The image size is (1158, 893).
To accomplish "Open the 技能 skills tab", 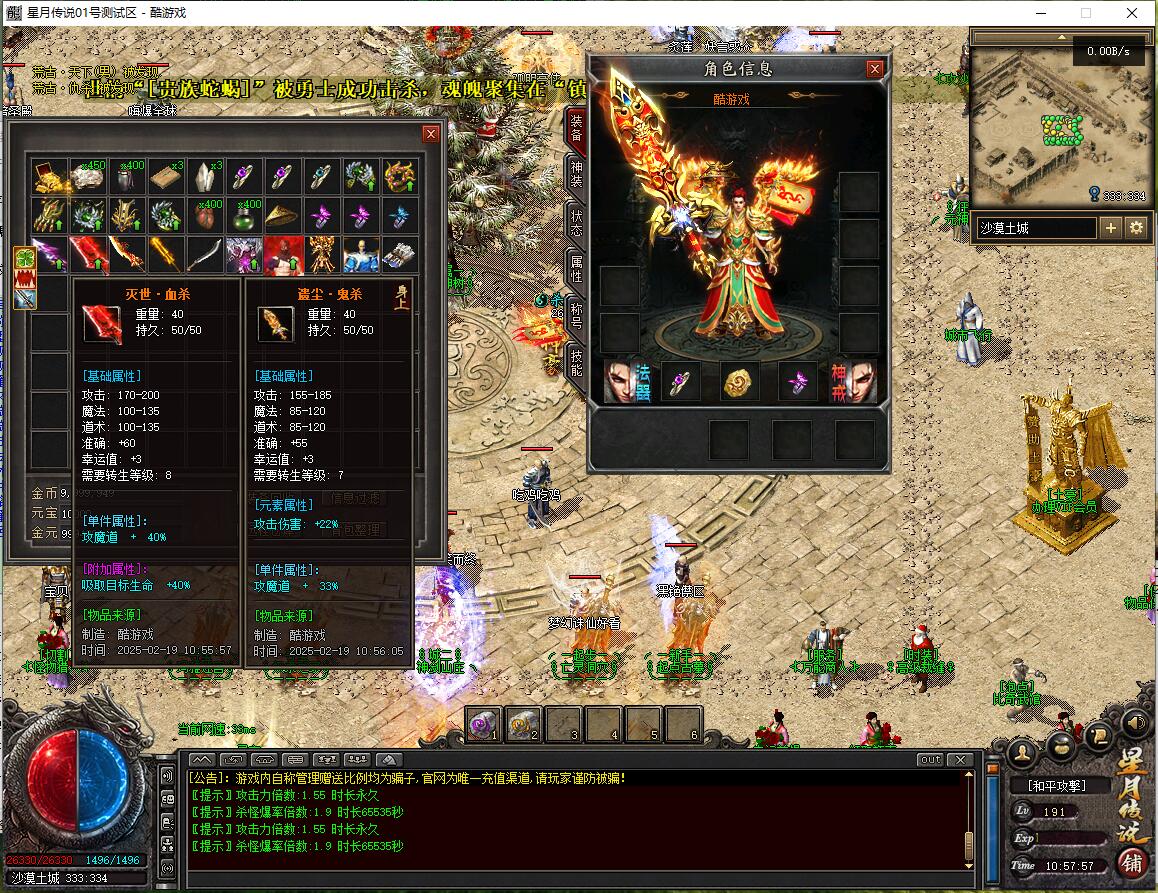I will coord(576,361).
